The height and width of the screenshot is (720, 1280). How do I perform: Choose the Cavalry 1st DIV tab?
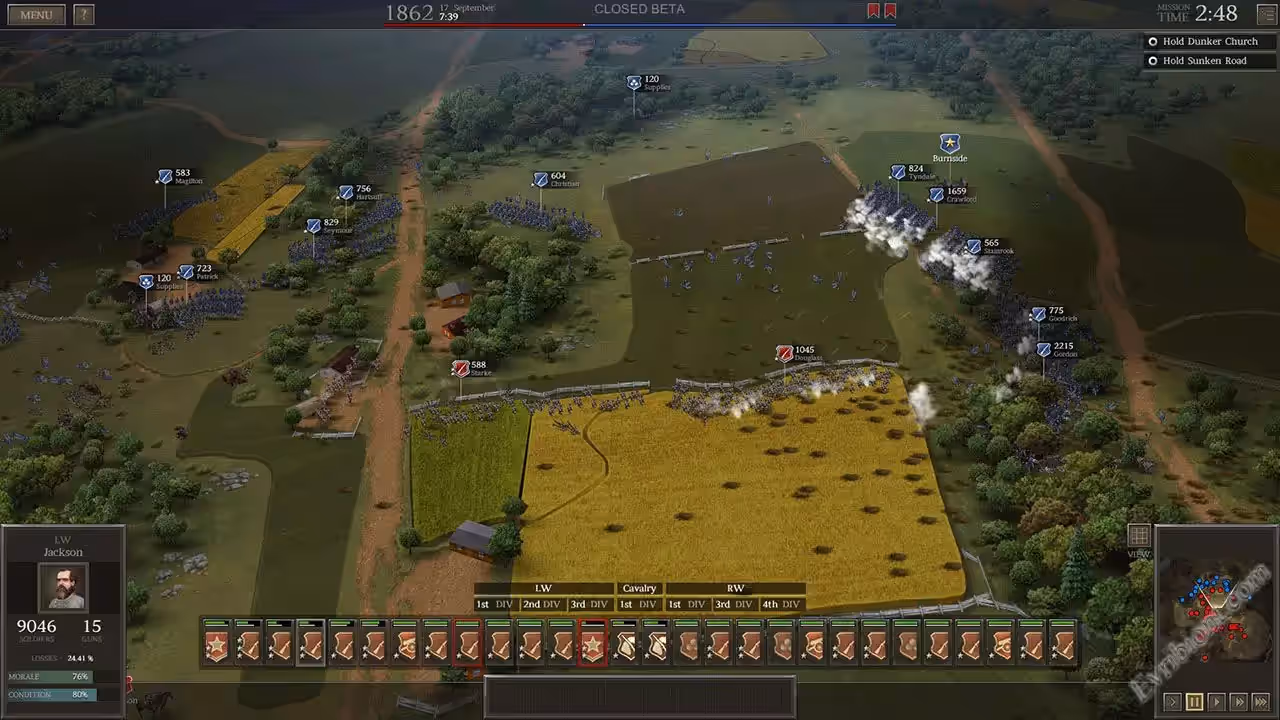coord(639,604)
